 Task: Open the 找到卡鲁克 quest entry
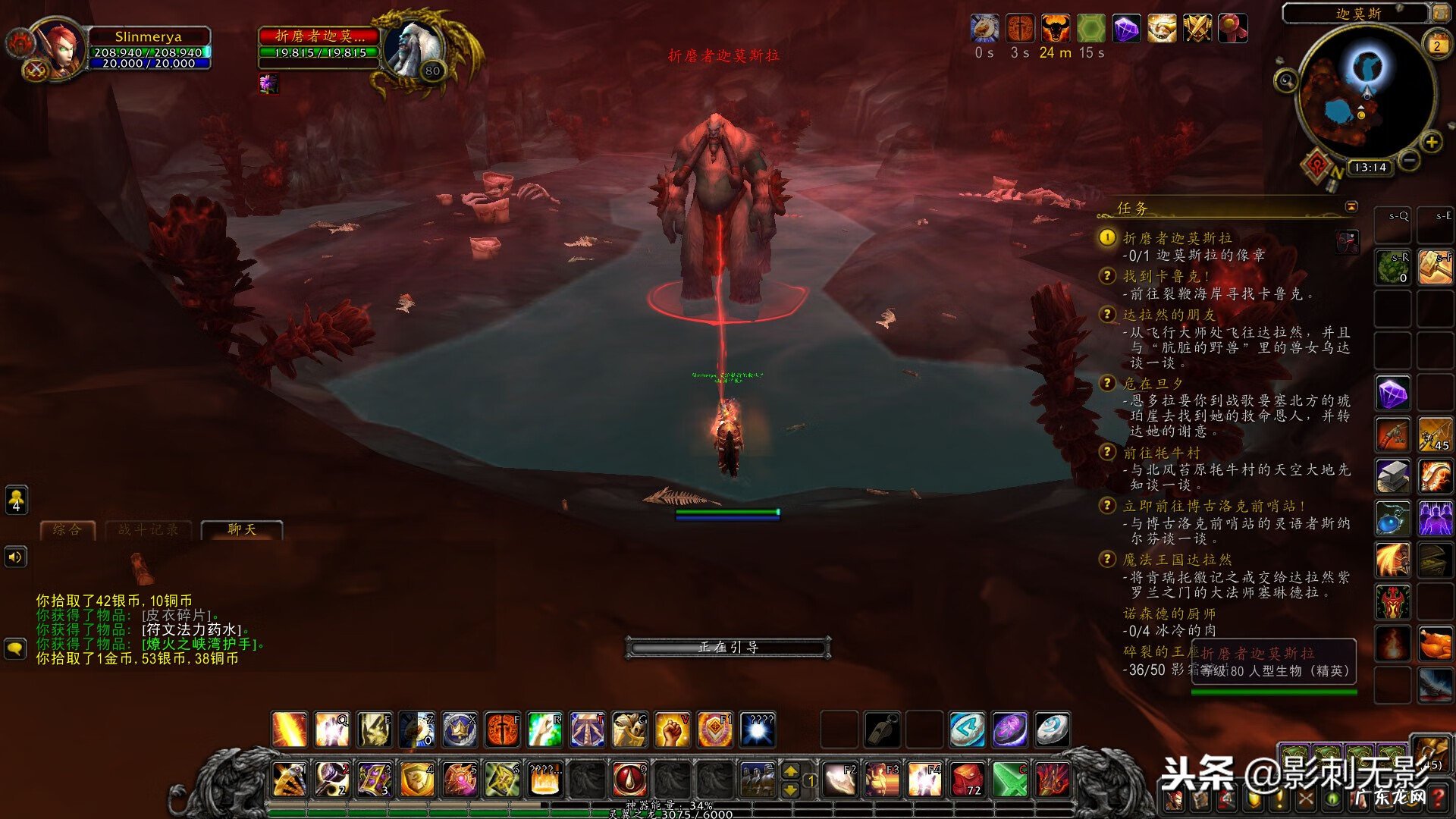[x=1166, y=276]
